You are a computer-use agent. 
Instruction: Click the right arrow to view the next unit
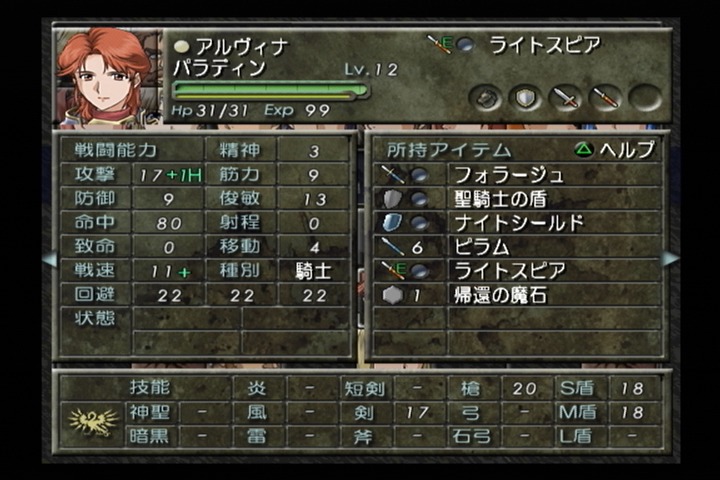670,258
